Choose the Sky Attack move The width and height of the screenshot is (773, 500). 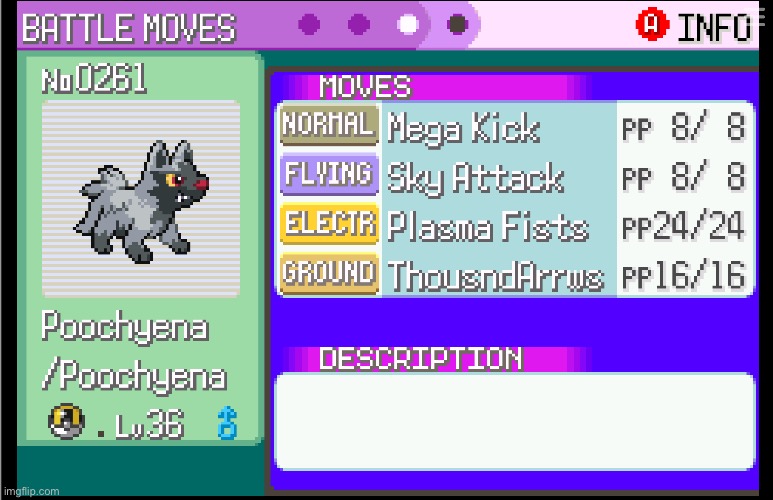(475, 177)
